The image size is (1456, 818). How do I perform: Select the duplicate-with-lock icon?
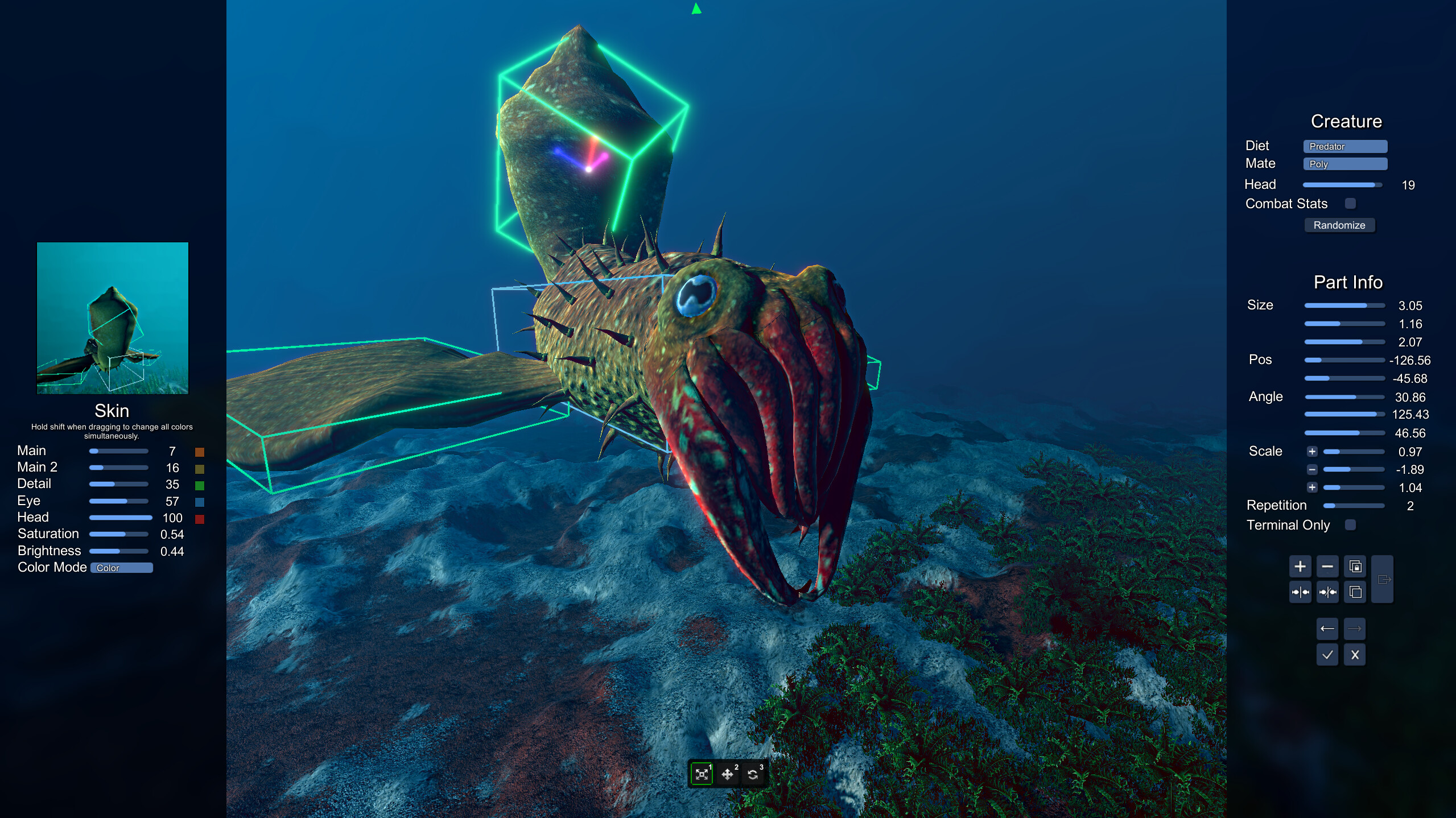[x=1355, y=567]
